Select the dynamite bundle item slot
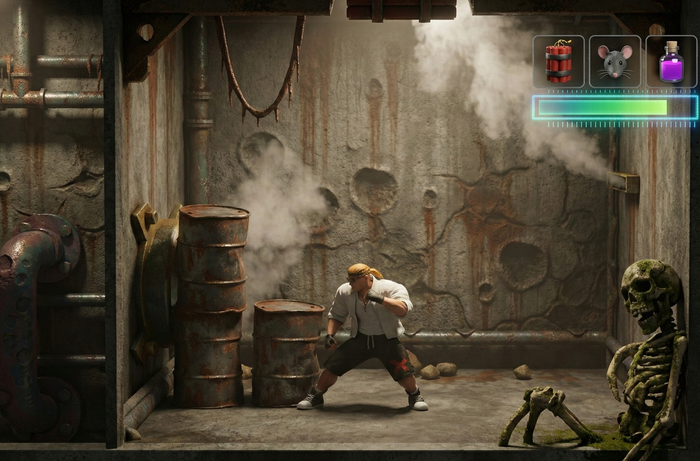Screen dimensions: 700x461 (x=558, y=62)
